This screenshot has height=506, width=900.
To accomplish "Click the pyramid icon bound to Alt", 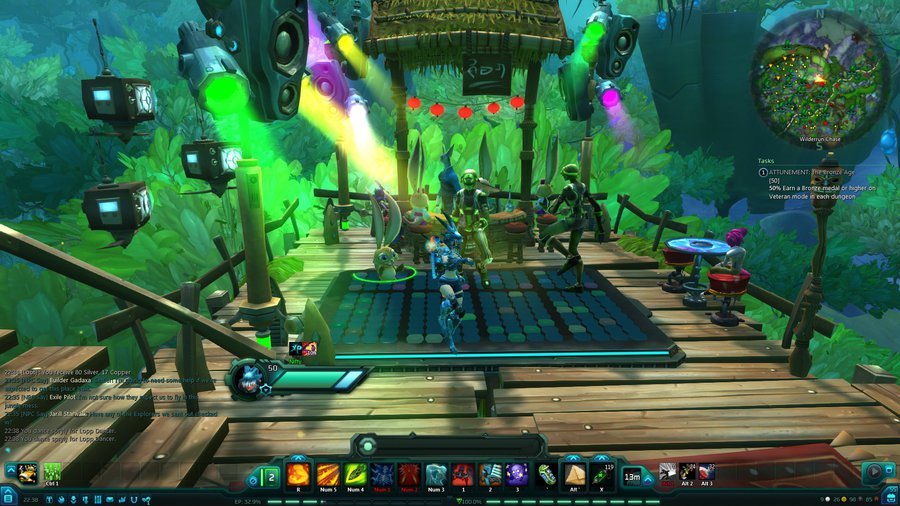I will 576,474.
